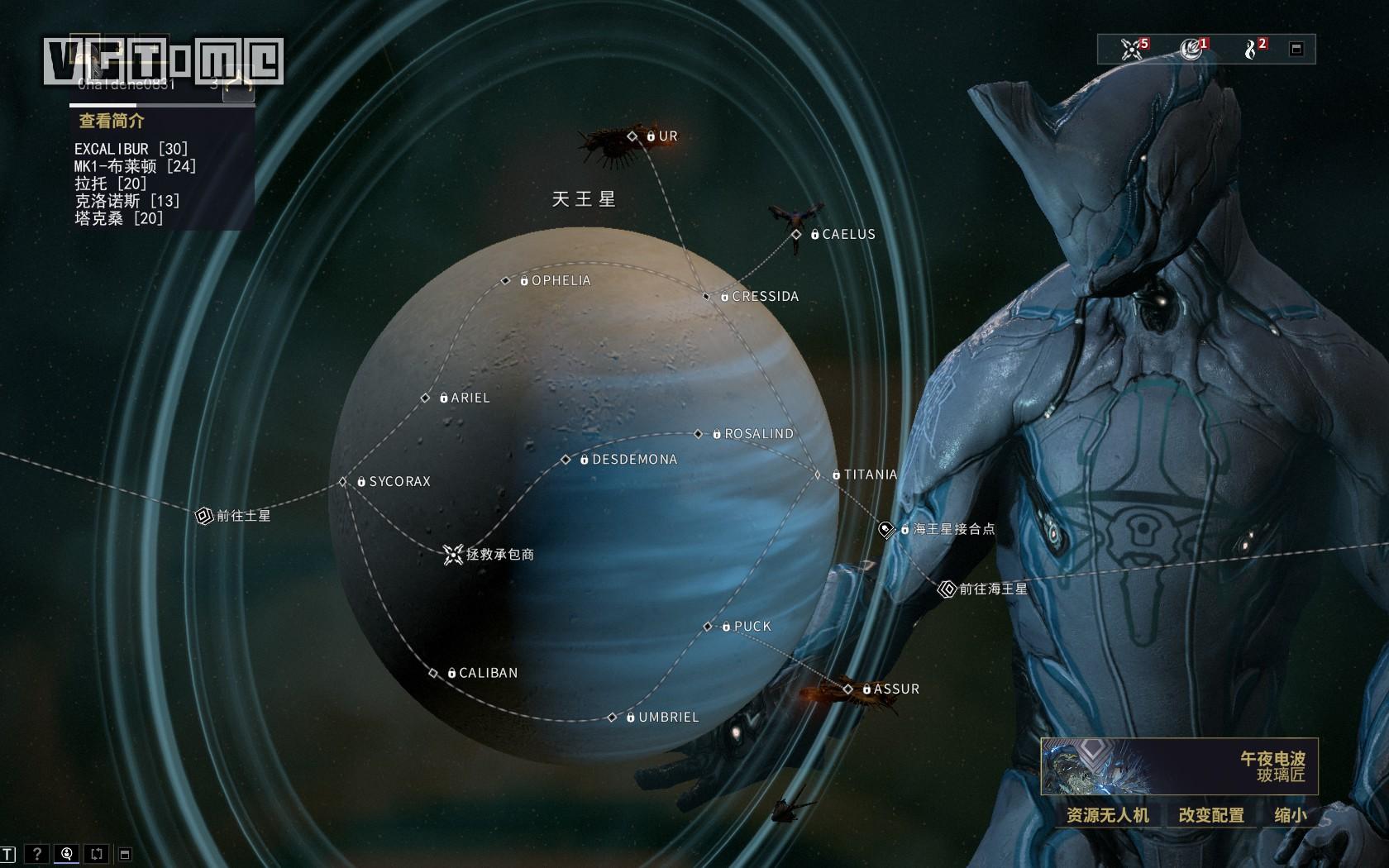This screenshot has width=1389, height=868.
Task: Select the 拯救承包商 alert mission
Action: point(453,555)
